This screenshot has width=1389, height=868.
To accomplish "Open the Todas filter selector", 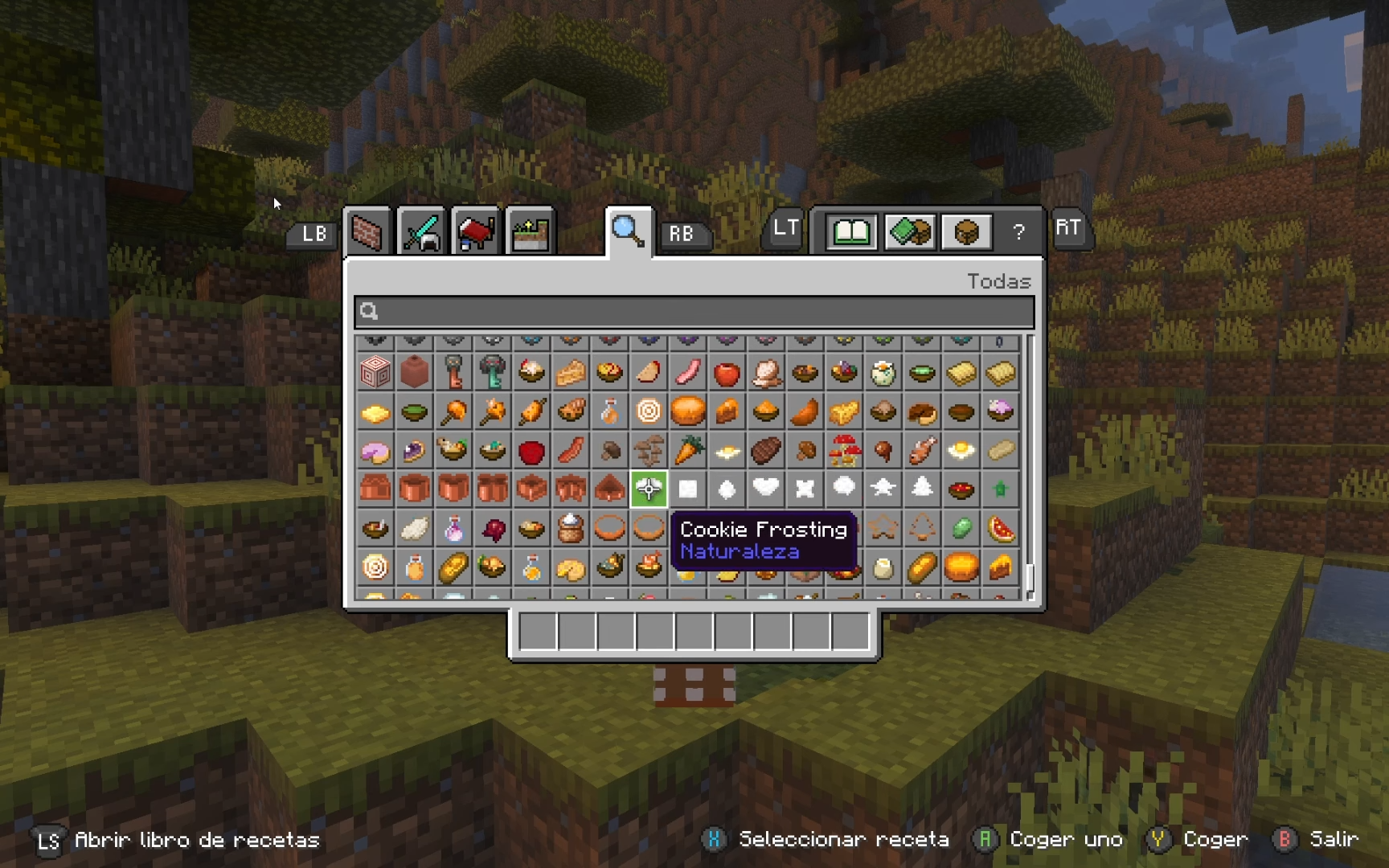I will 999,281.
